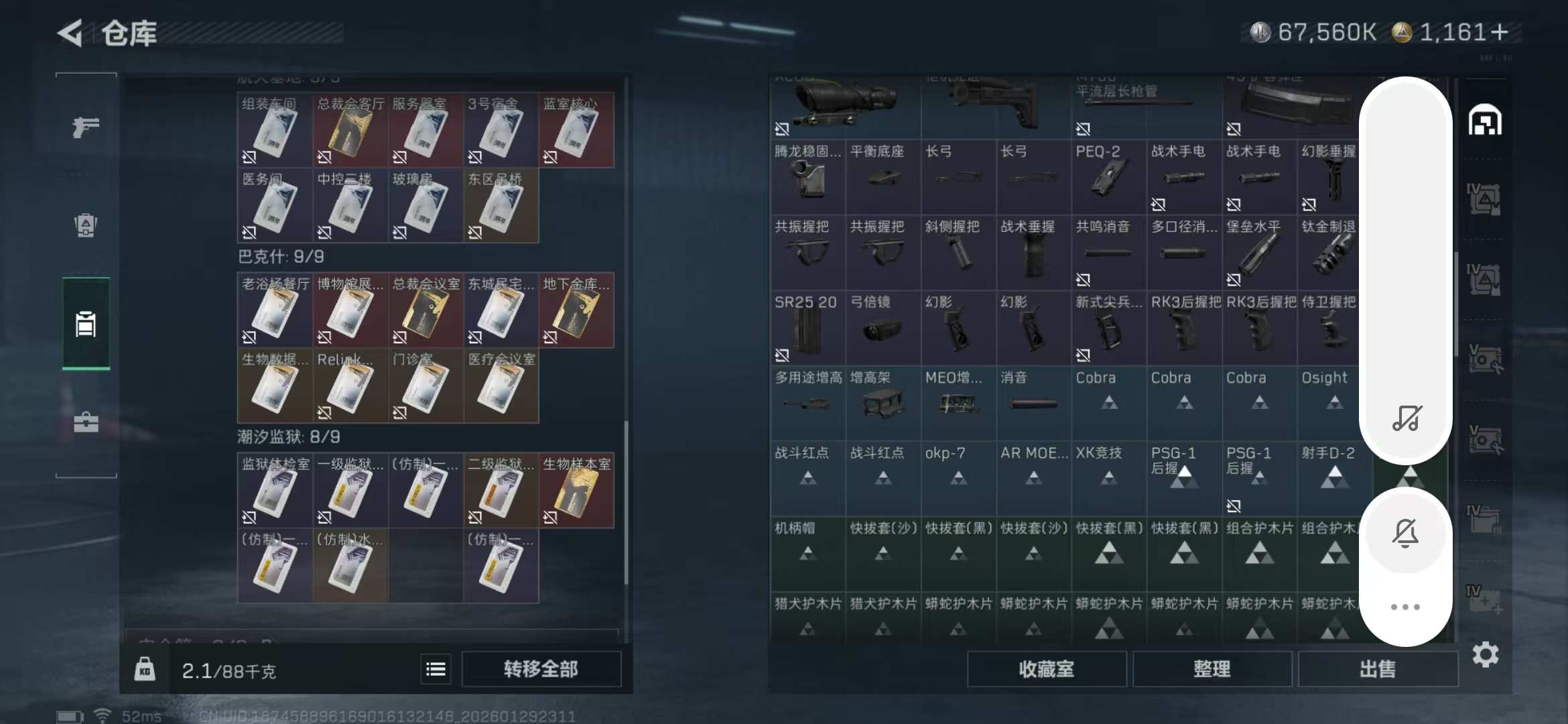Expand more options via the three-dots overlay button
The height and width of the screenshot is (724, 1568).
coord(1406,607)
